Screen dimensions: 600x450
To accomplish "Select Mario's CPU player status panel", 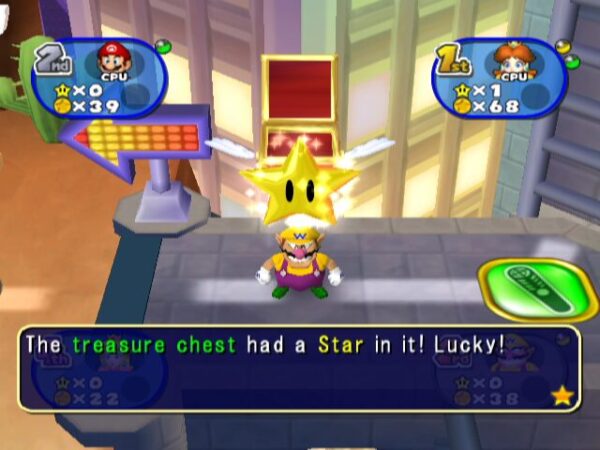I will tap(98, 79).
